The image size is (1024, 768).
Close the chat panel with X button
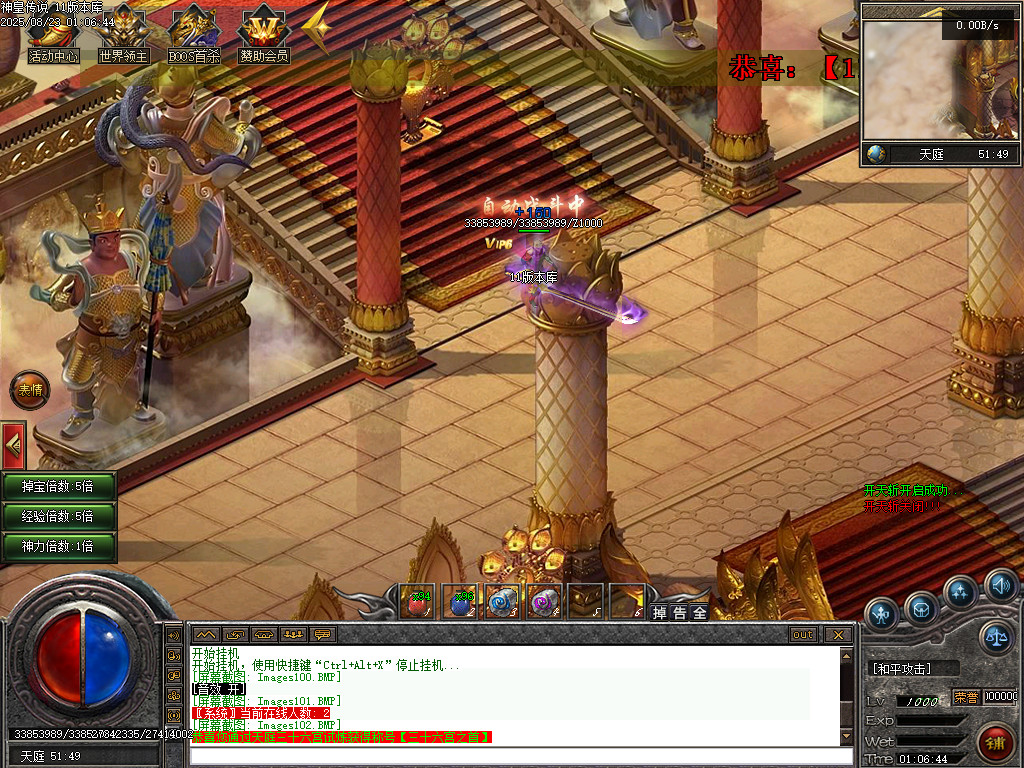(x=838, y=634)
